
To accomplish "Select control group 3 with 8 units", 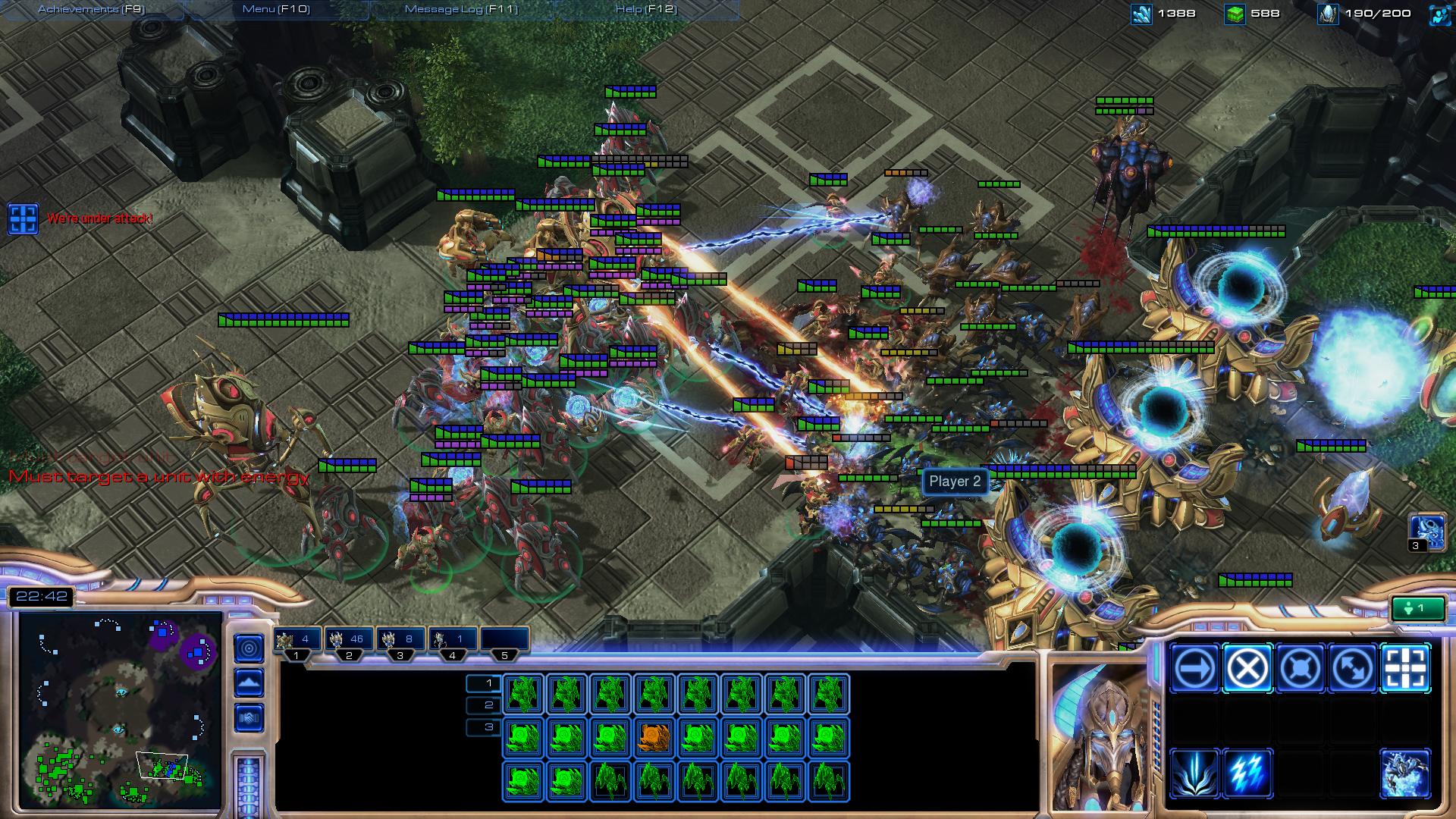I will [401, 641].
